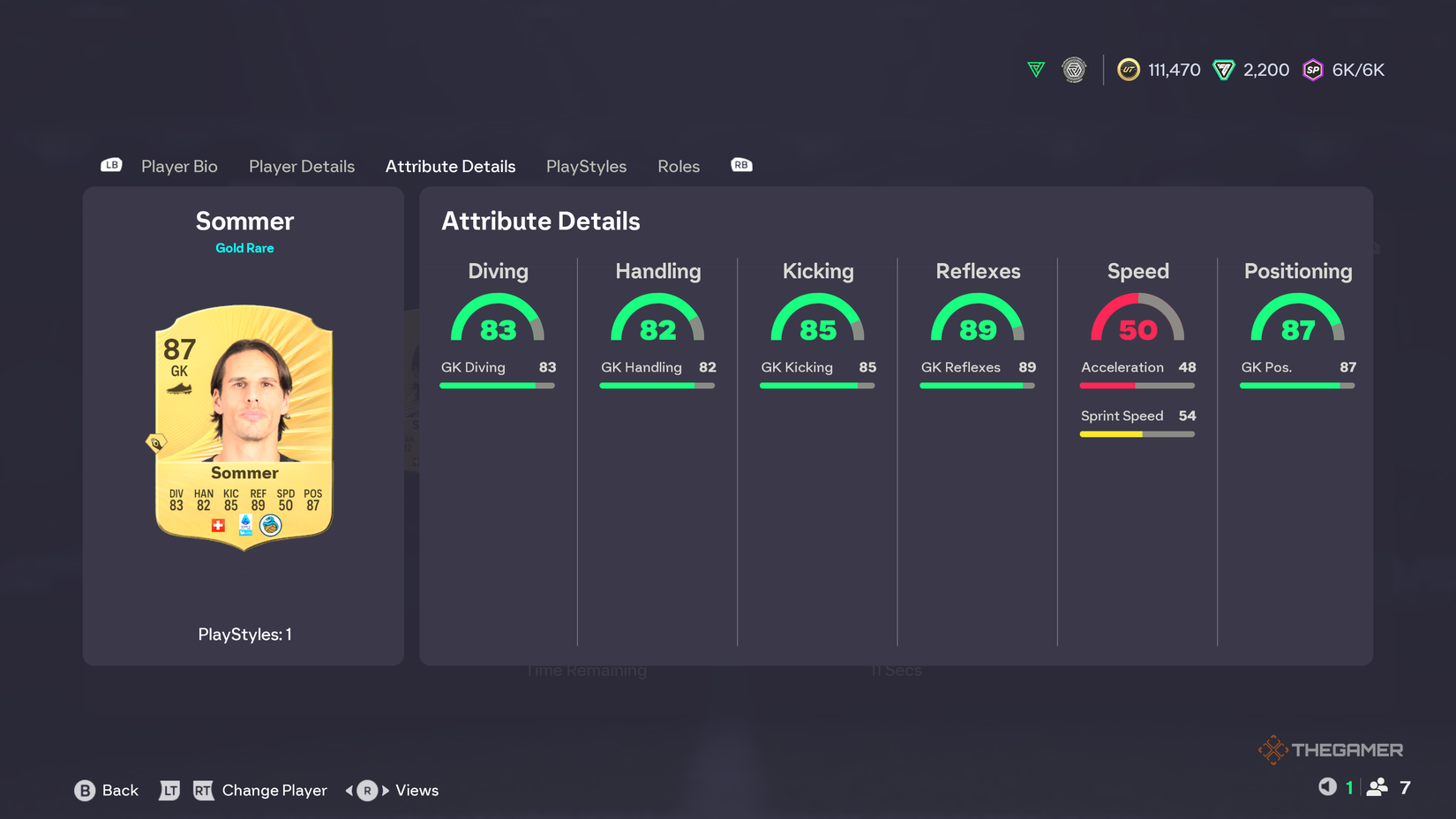
Task: Open the Season Points SP icon showing 6K/6K
Action: coord(1314,70)
